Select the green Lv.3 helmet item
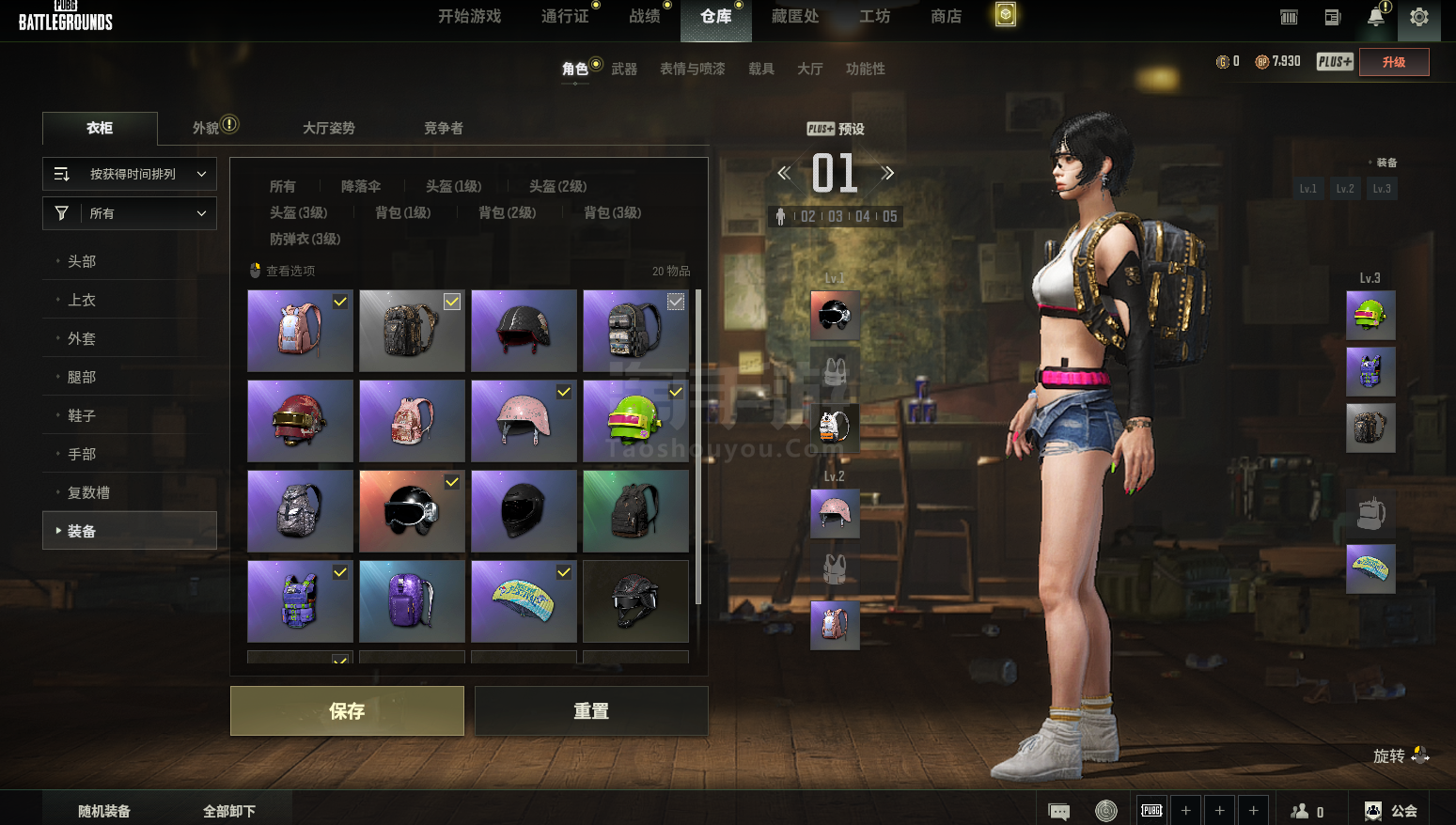The image size is (1456, 825). click(x=635, y=420)
